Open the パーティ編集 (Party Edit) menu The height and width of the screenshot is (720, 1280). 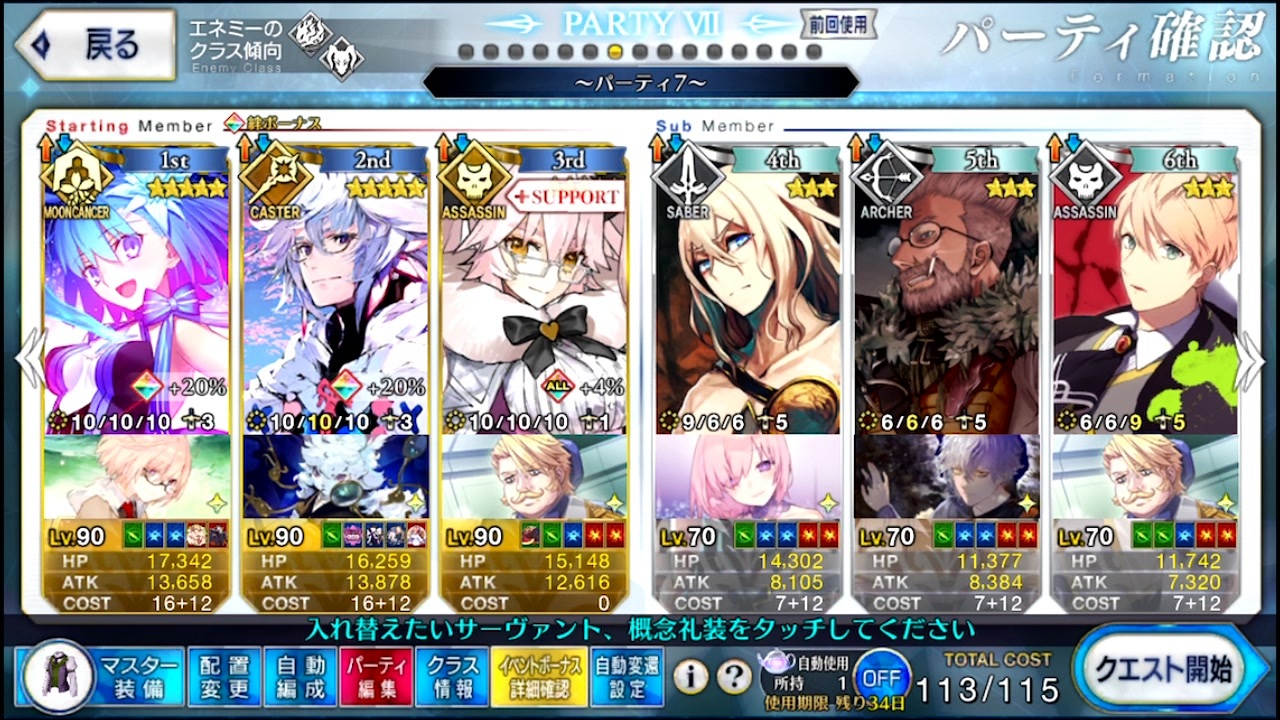click(375, 677)
